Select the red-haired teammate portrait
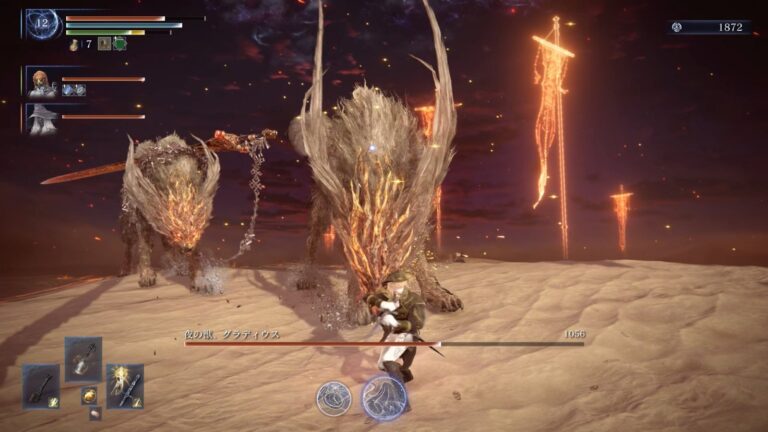Screen dimensions: 768x432 pos(41,83)
